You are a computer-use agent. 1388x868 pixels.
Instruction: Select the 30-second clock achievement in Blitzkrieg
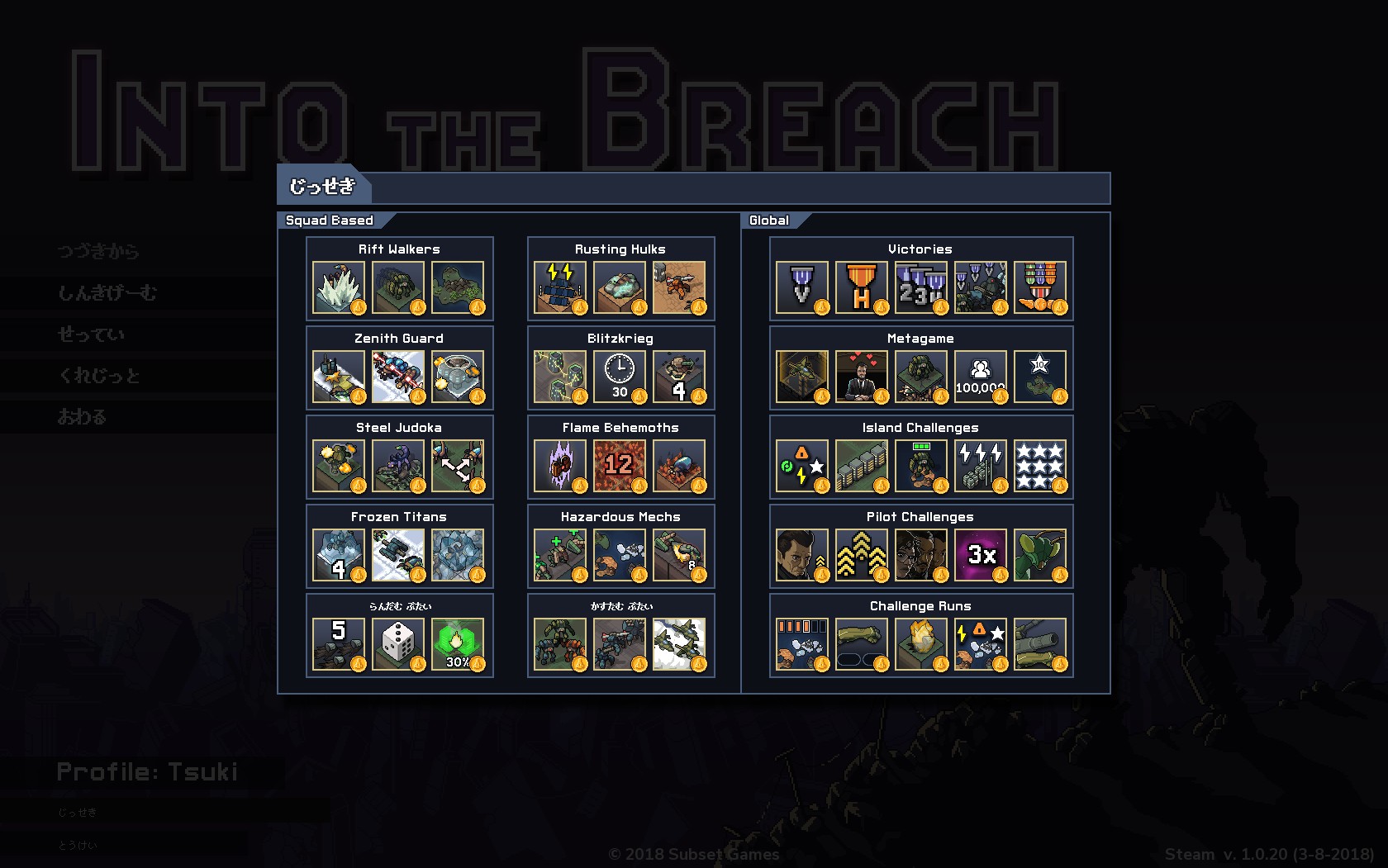coord(619,377)
